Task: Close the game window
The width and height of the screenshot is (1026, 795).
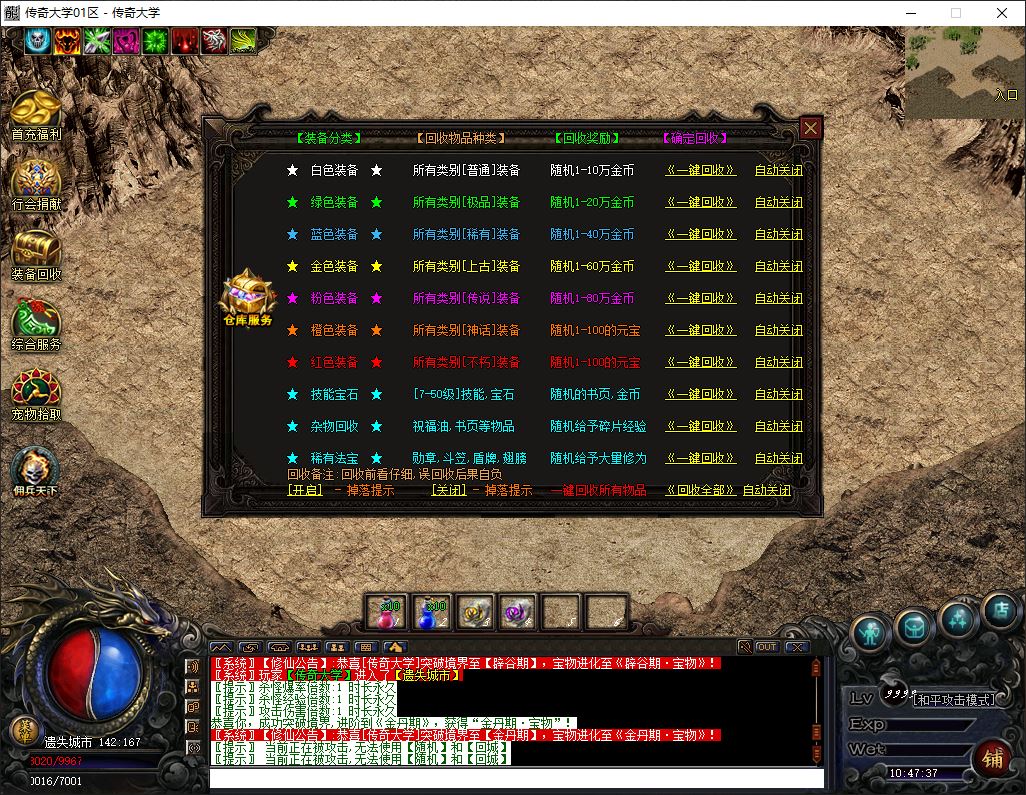Action: tap(1002, 13)
